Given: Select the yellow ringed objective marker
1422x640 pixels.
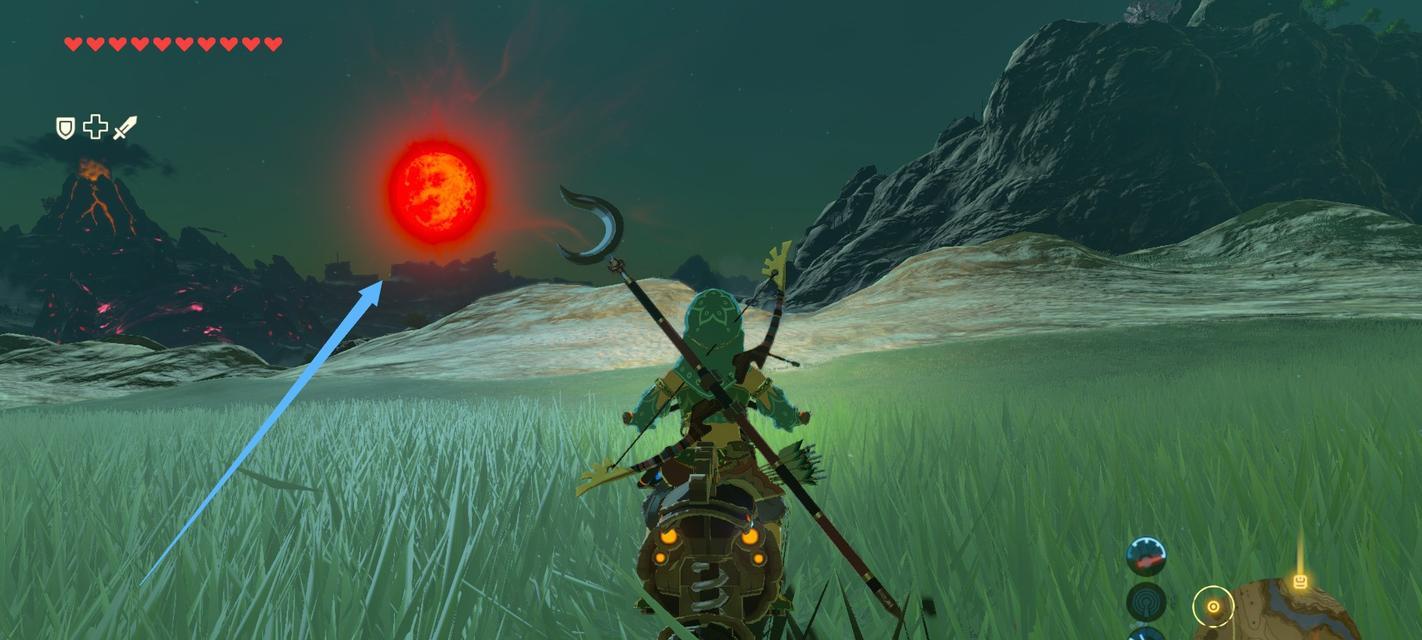Looking at the screenshot, I should pyautogui.click(x=1213, y=606).
